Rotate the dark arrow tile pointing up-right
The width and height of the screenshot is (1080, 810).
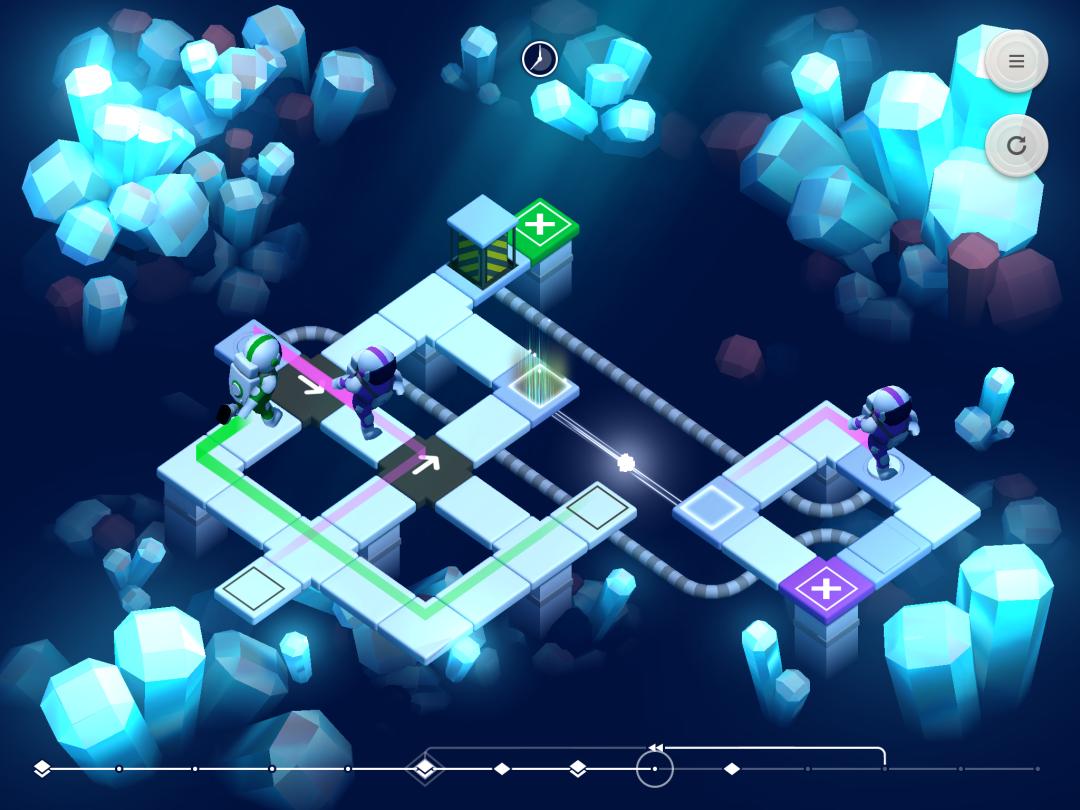(427, 464)
